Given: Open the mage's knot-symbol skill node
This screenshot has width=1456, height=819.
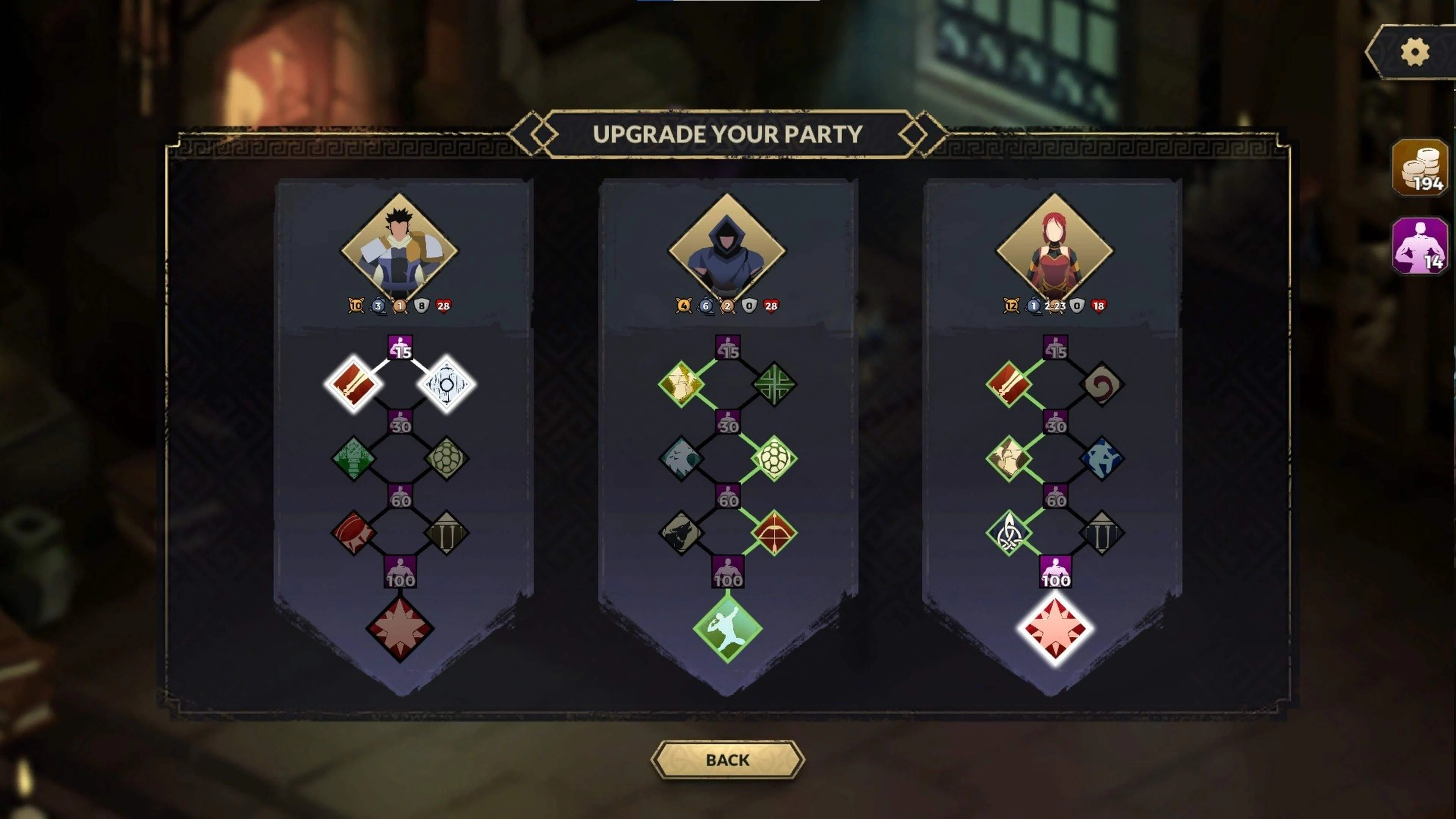Looking at the screenshot, I should coord(1009,532).
